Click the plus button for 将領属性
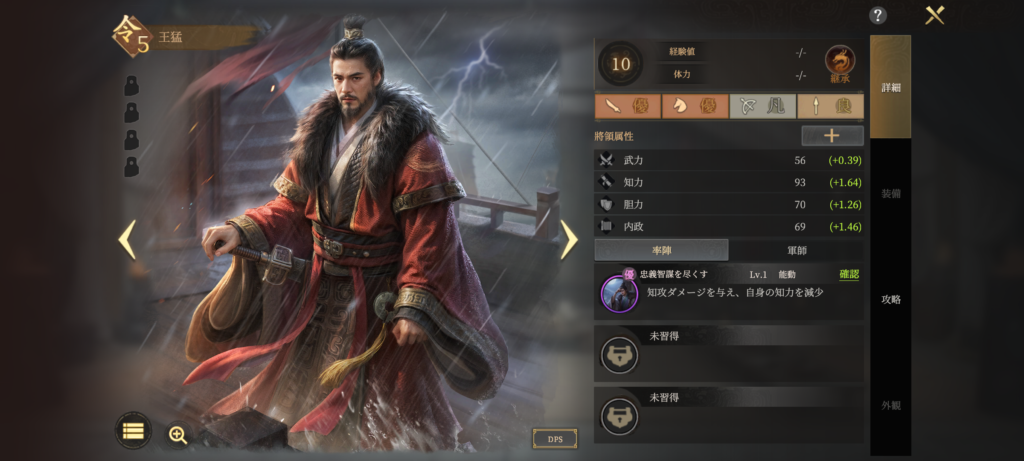 pos(832,136)
